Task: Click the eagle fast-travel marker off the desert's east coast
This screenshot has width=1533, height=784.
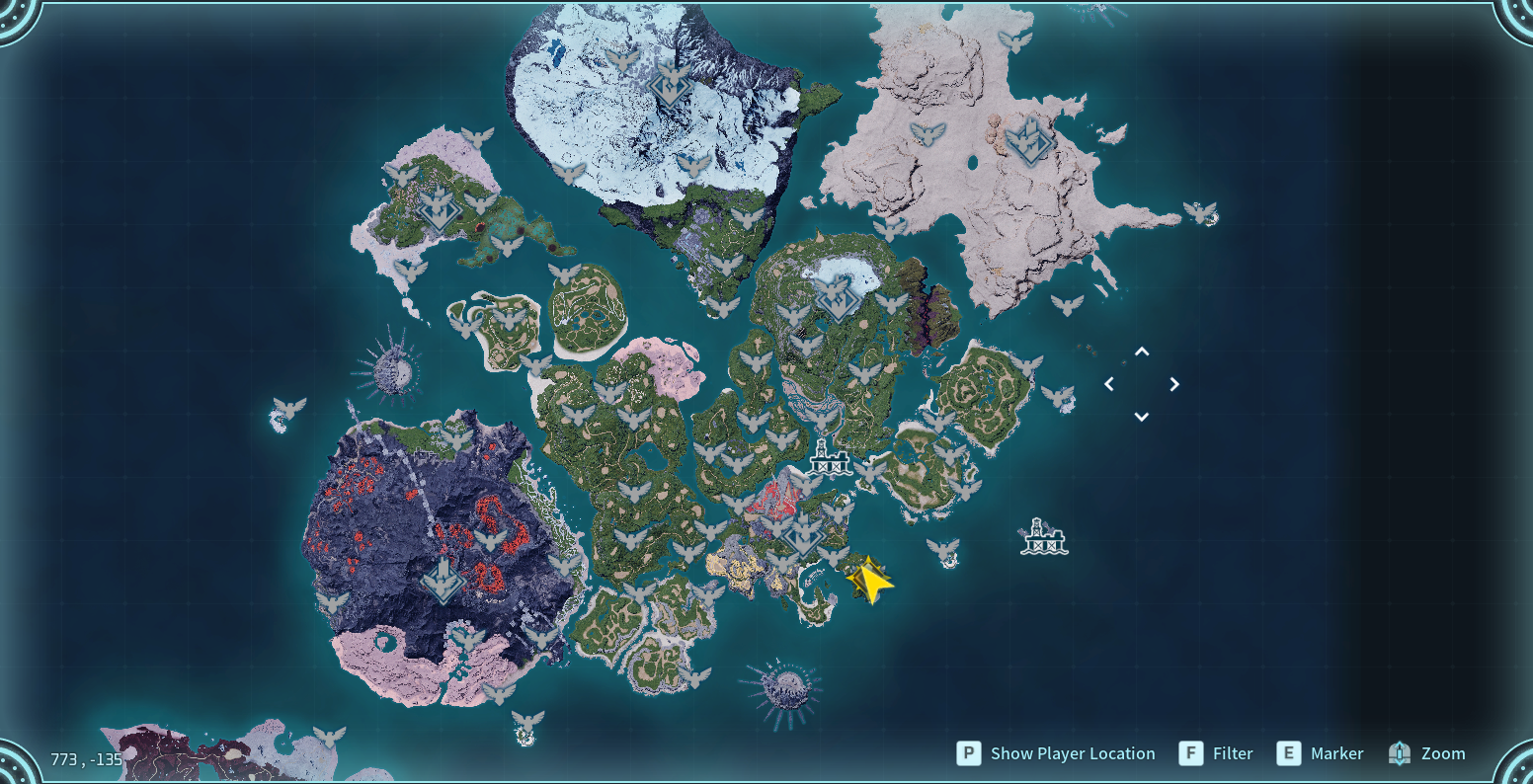Action: 1200,212
